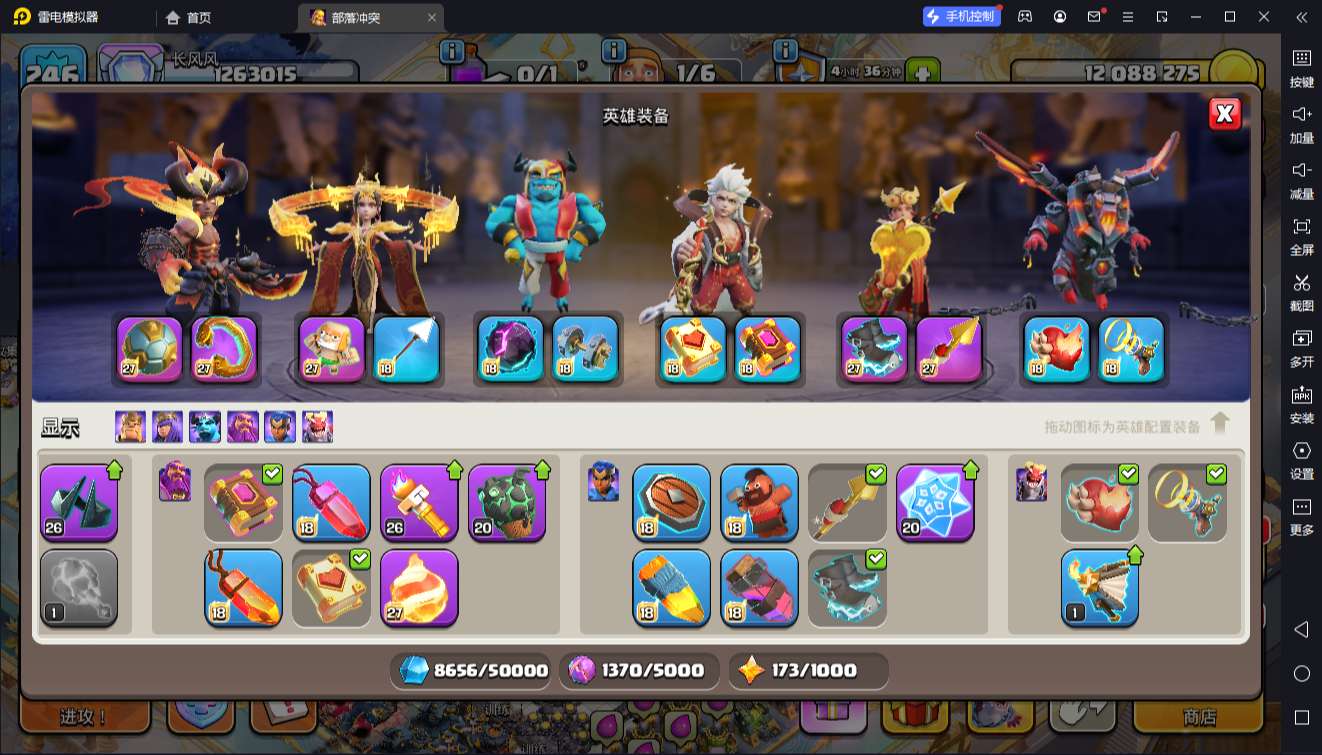Choose the equipped Healer Puppet slot
1322x755 pixels.
[332, 349]
